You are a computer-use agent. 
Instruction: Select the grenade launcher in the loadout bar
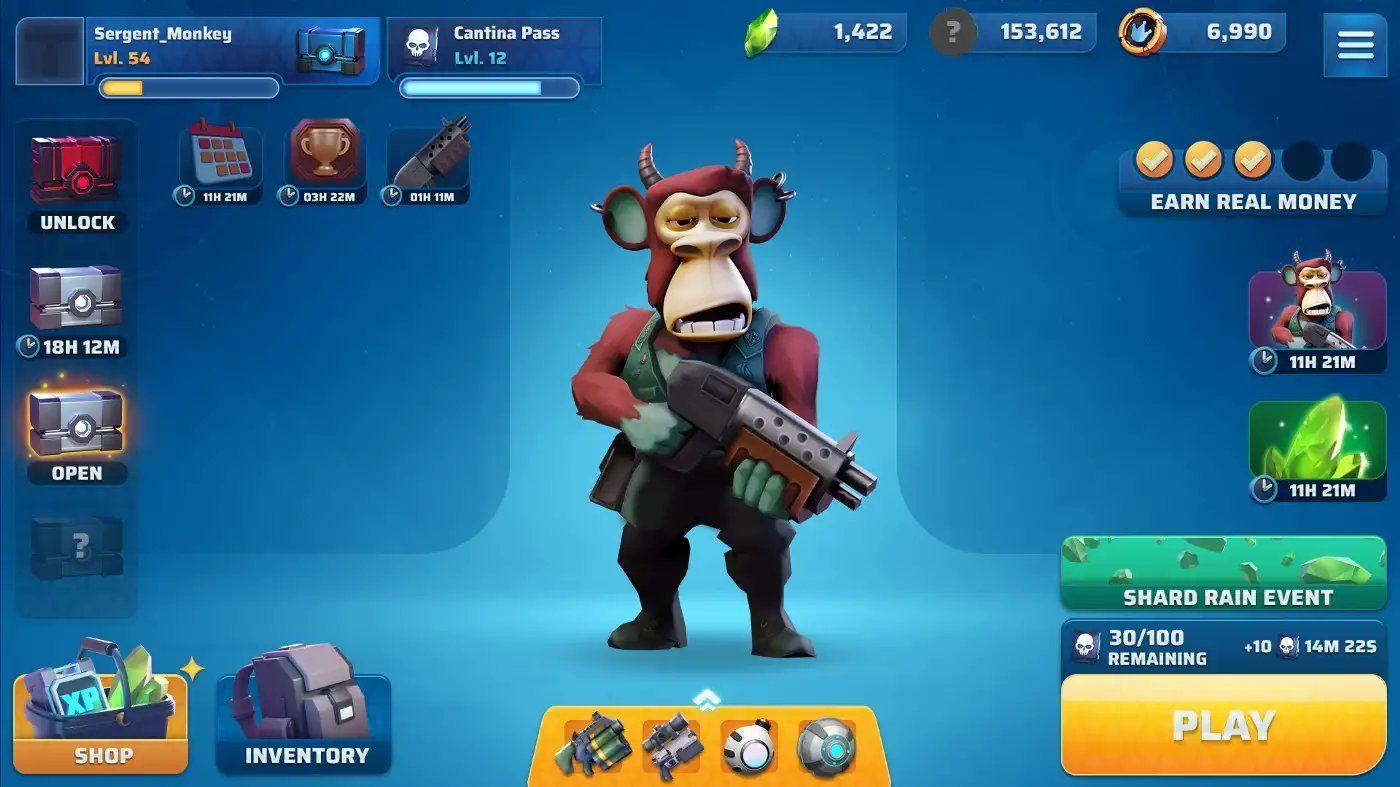pos(594,746)
